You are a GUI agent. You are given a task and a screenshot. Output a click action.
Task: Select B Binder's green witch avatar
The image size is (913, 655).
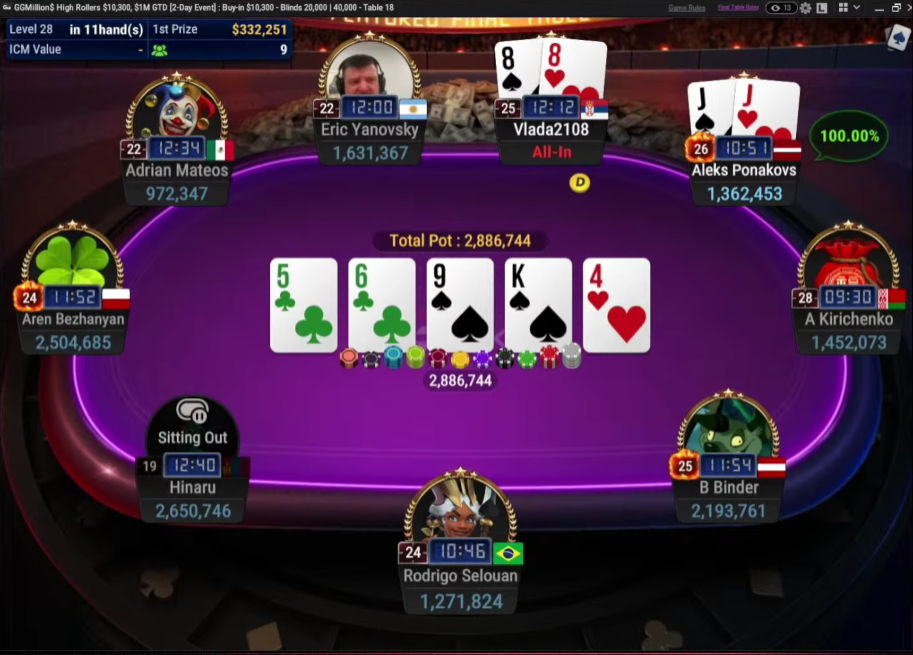click(x=728, y=425)
